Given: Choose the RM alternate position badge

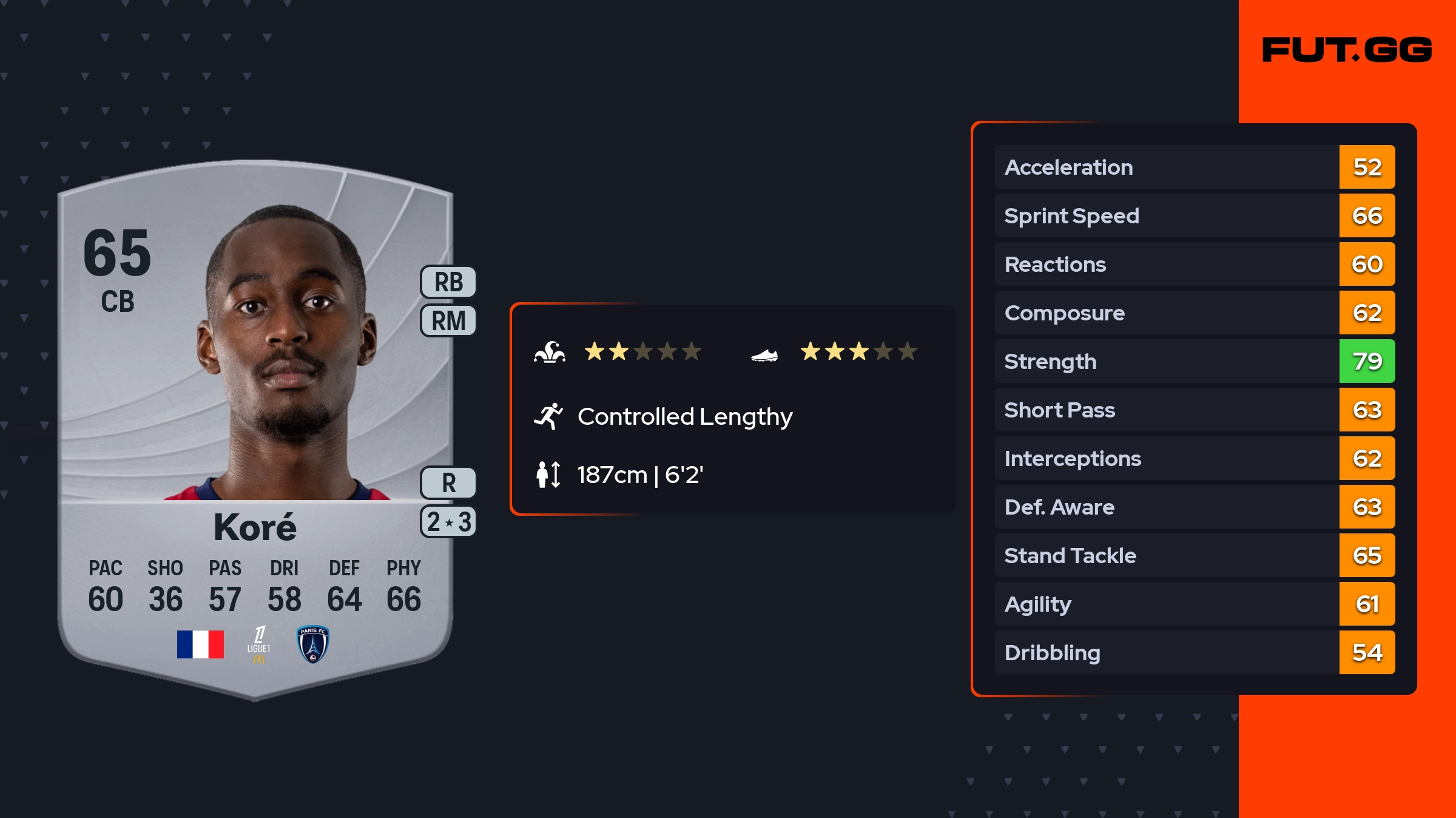Looking at the screenshot, I should pyautogui.click(x=448, y=320).
